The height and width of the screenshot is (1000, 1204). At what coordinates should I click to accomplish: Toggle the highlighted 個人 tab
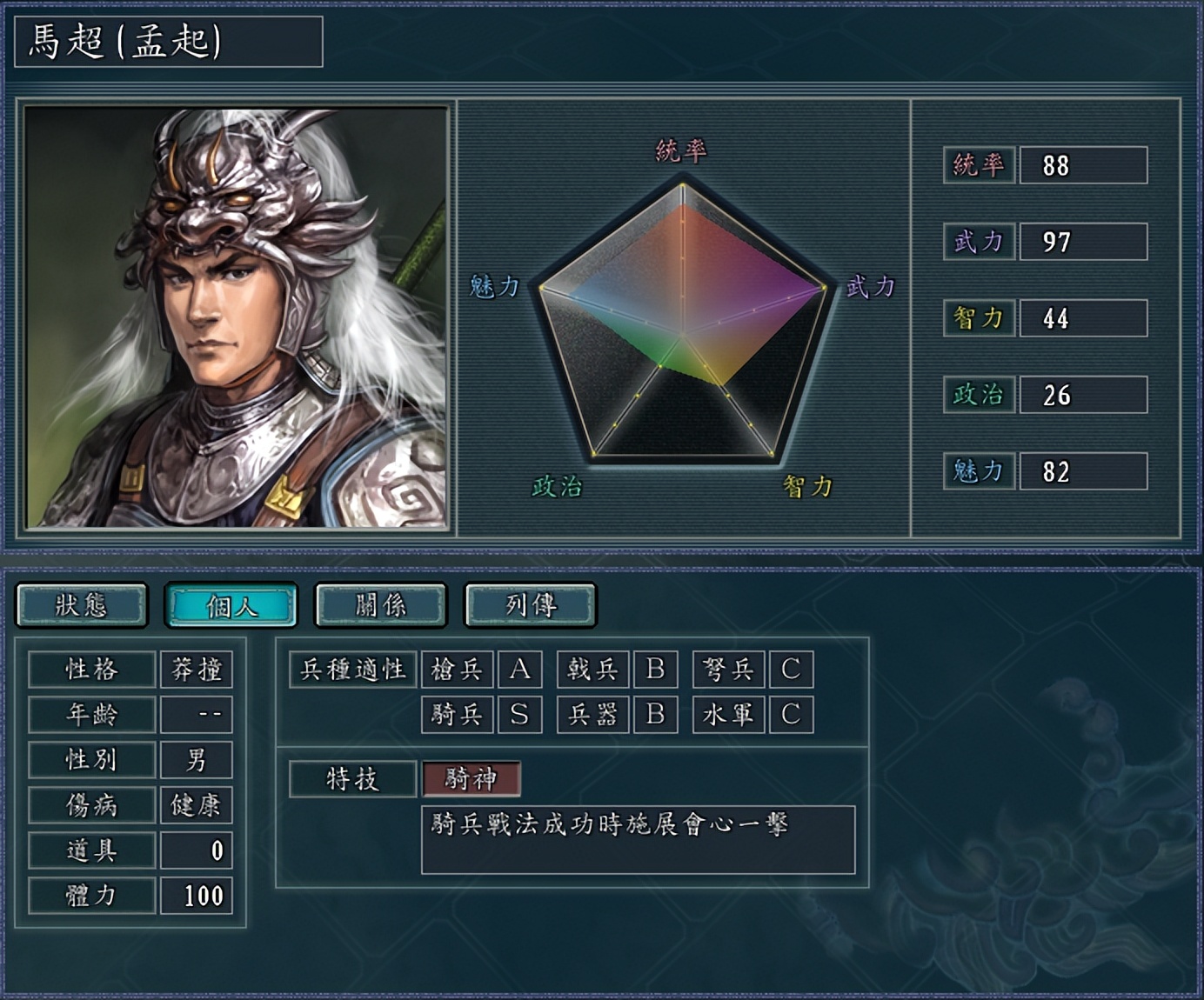click(231, 606)
